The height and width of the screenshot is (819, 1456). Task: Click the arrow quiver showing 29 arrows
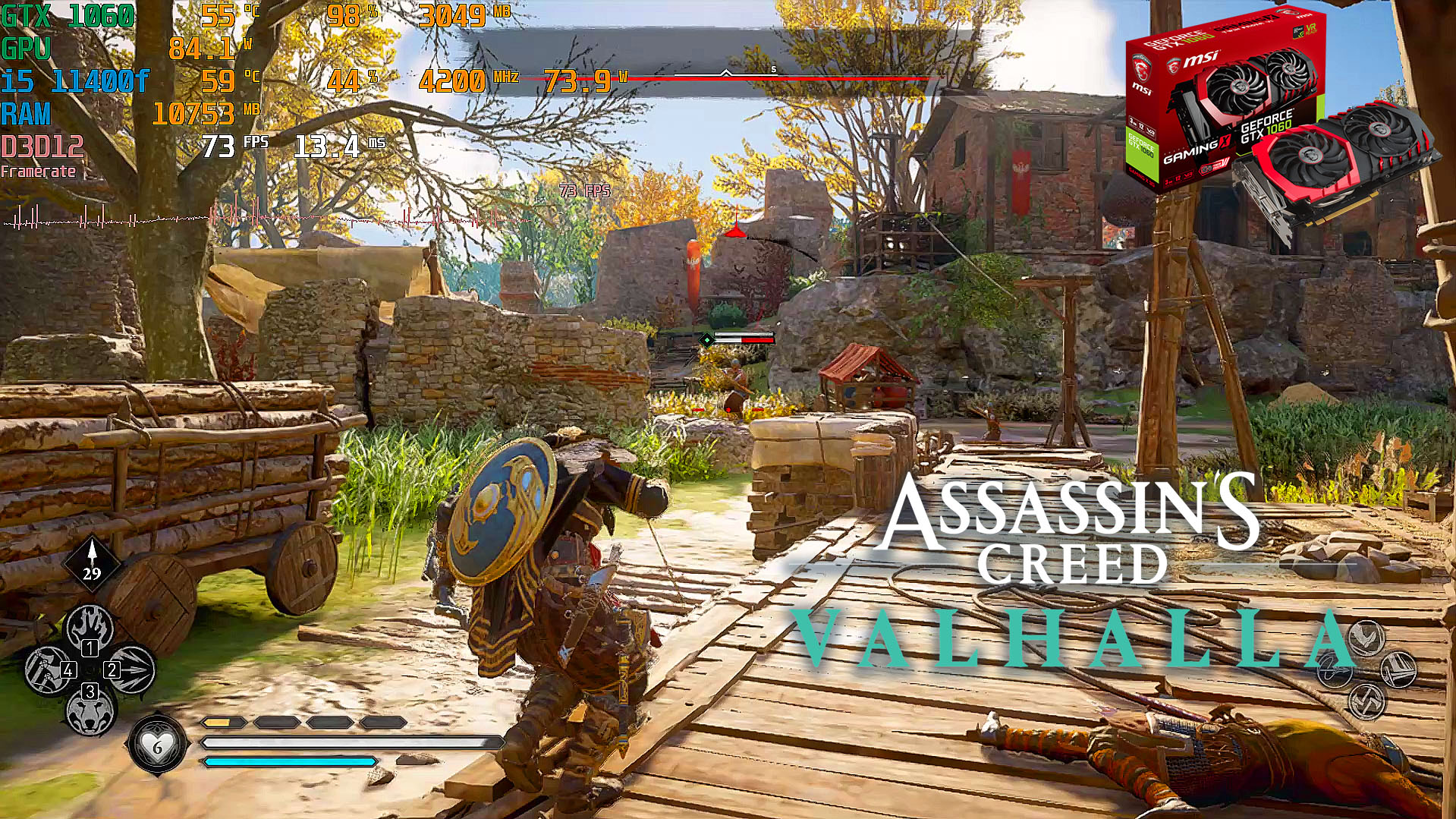[x=92, y=562]
